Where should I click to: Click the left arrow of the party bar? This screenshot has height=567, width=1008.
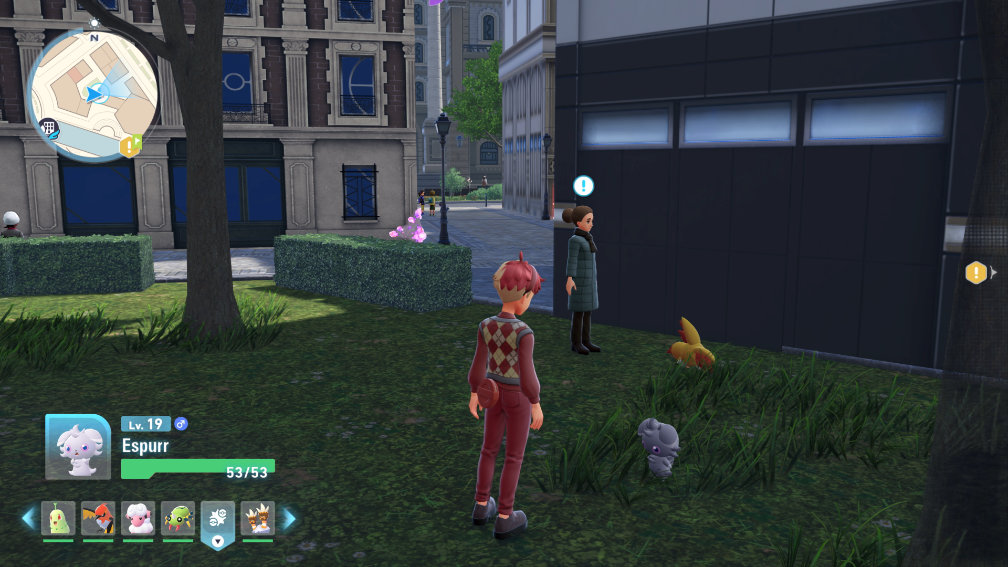click(28, 518)
